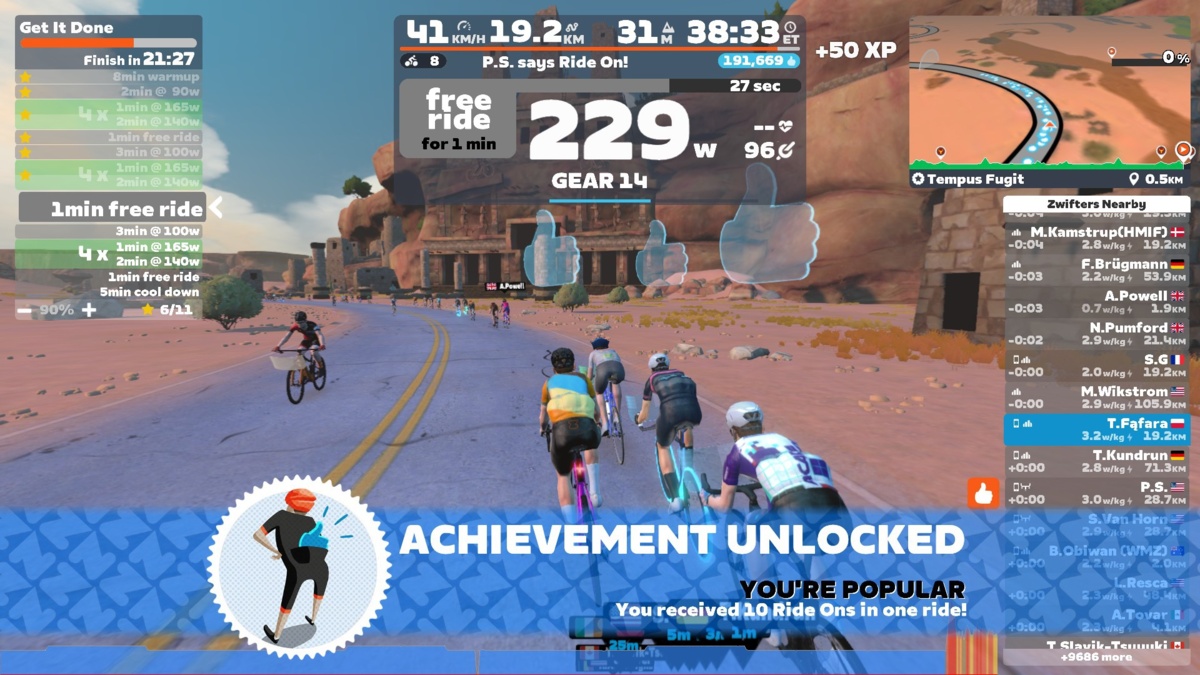
Task: Choose A.Powell from the Zwifters Nearby list
Action: [1096, 302]
